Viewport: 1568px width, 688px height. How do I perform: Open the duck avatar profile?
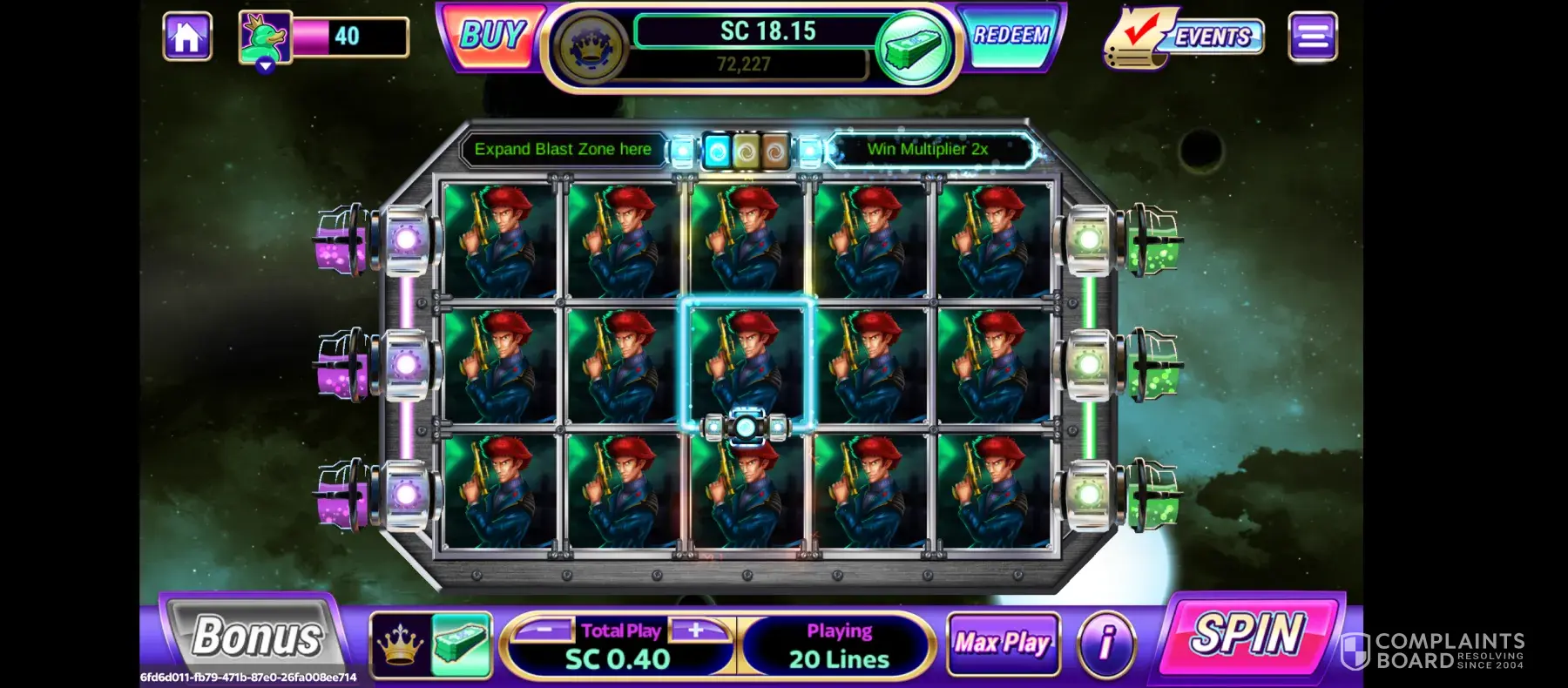[x=265, y=38]
